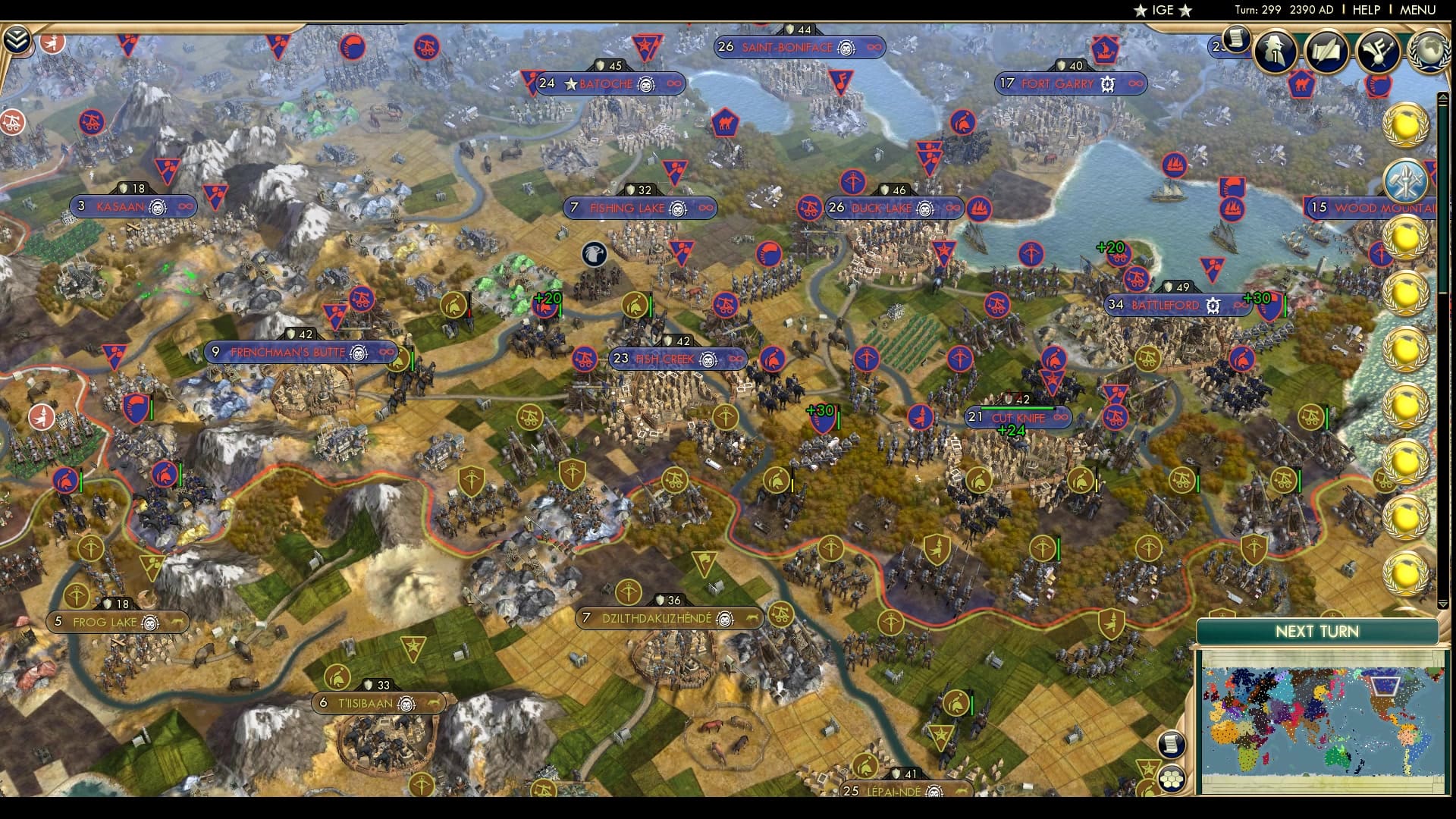Open the HELP screen
The width and height of the screenshot is (1456, 819).
coord(1367,11)
